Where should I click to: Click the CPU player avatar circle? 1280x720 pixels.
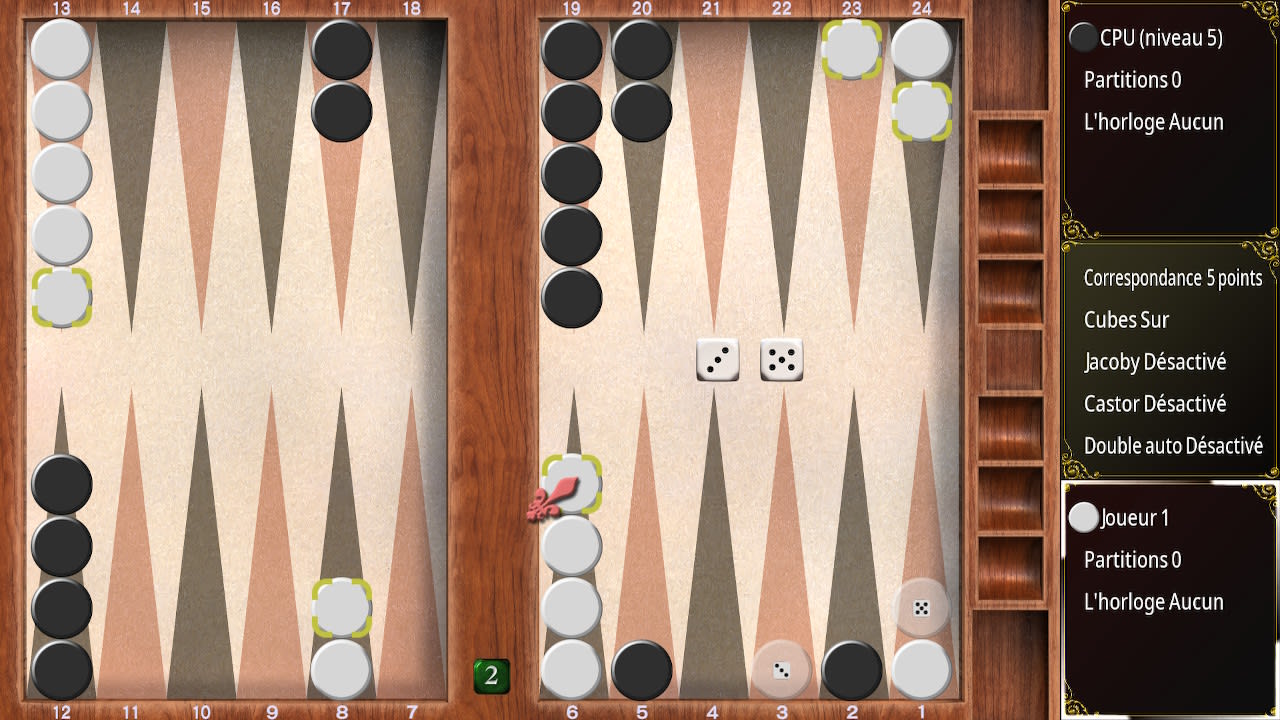coord(1085,37)
